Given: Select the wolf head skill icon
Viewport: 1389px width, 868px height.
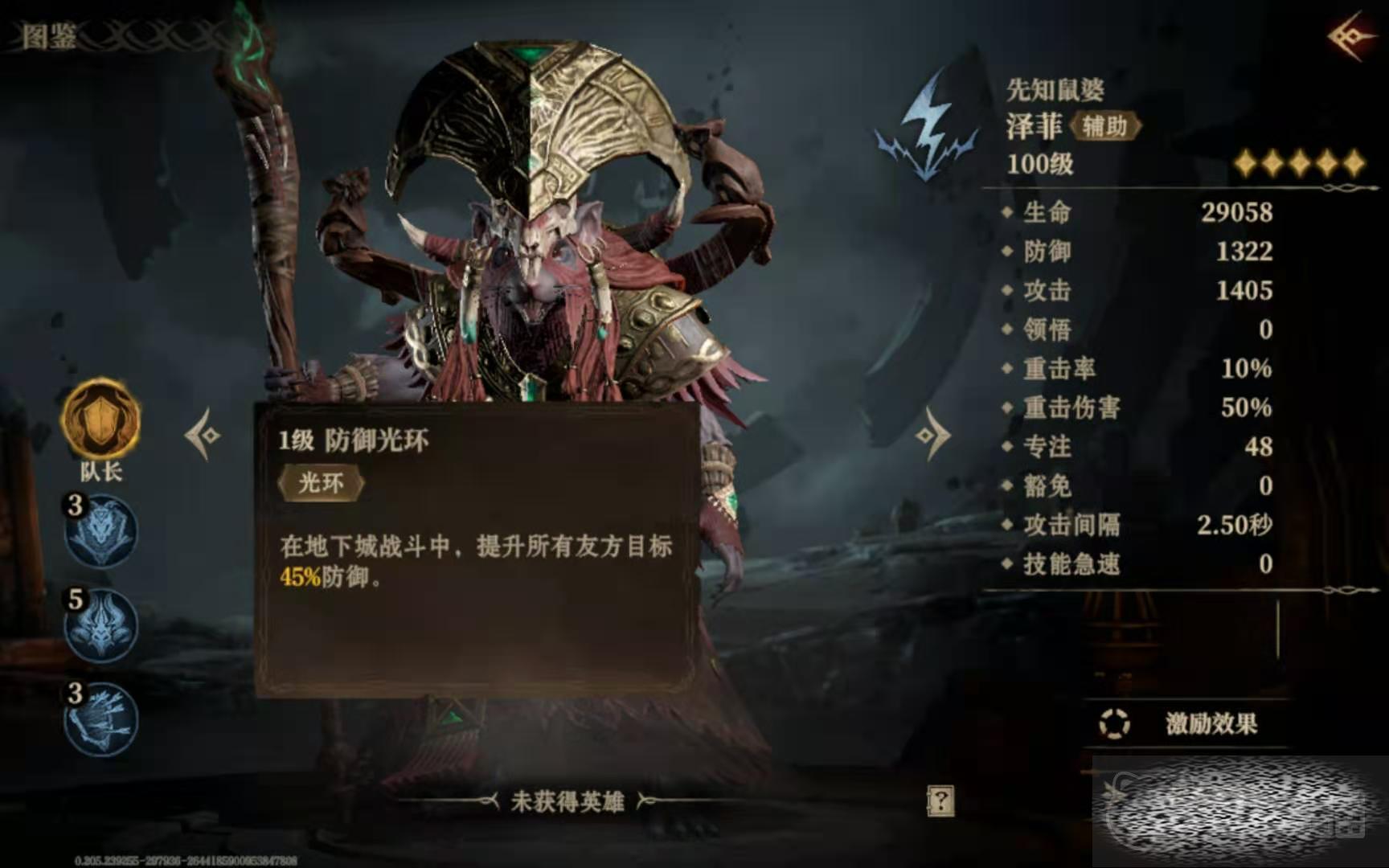Looking at the screenshot, I should (101, 530).
